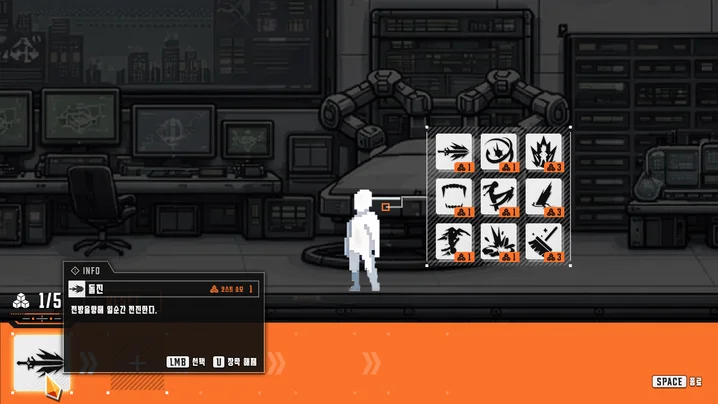The image size is (718, 404).
Task: Pick the flaming figure skill costing 3
Action: [x=544, y=152]
